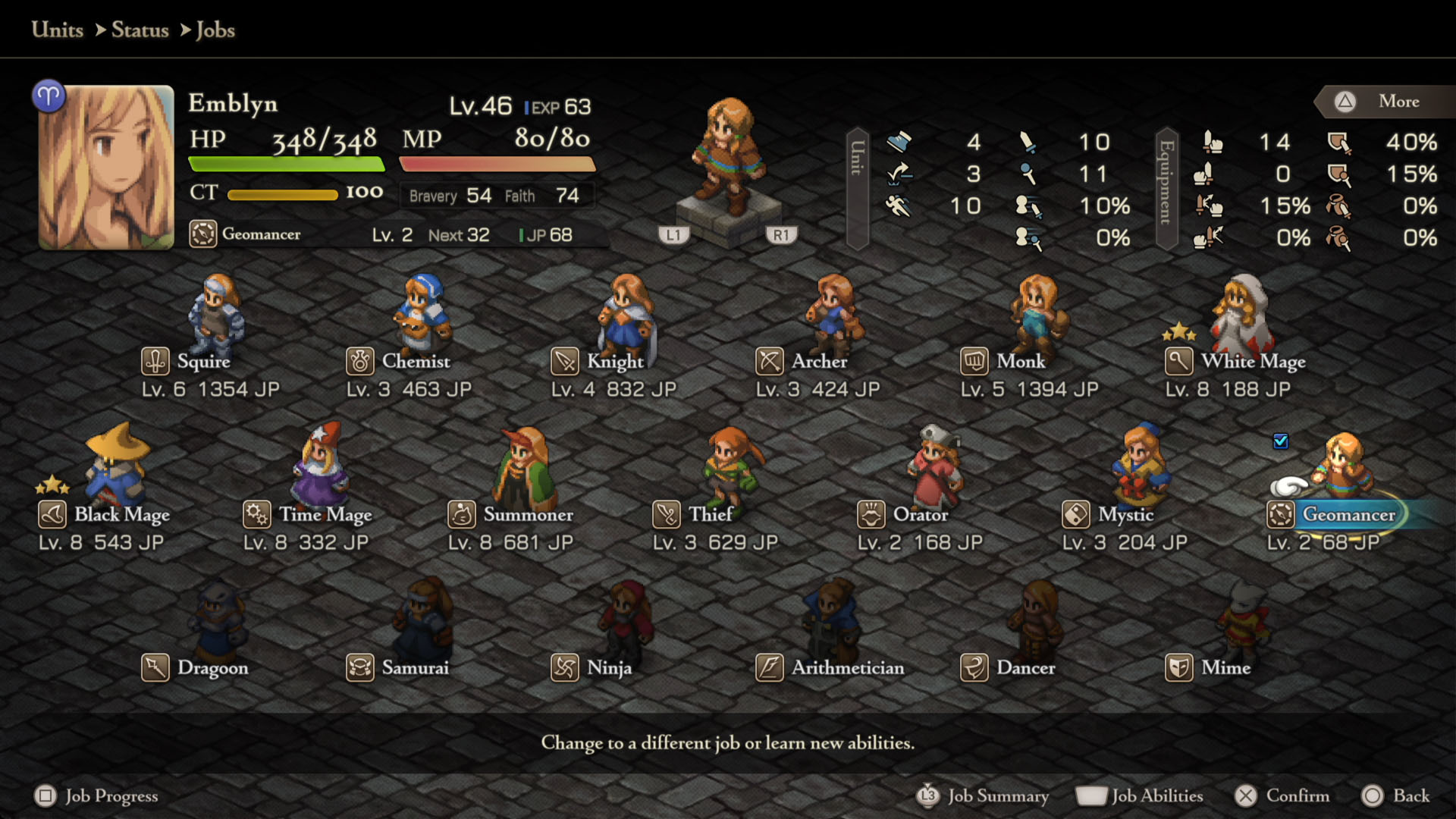Image resolution: width=1456 pixels, height=819 pixels.
Task: Open the Time Mage job
Action: click(325, 515)
